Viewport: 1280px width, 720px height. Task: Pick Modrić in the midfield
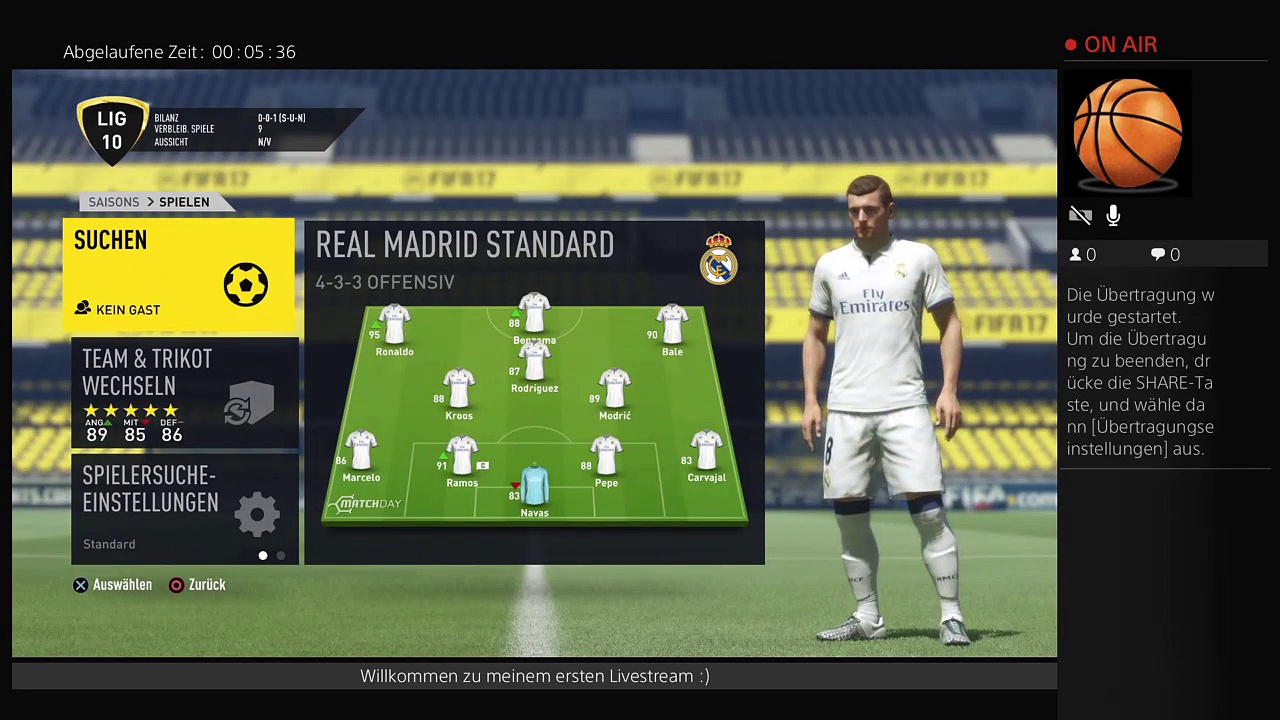[x=614, y=393]
